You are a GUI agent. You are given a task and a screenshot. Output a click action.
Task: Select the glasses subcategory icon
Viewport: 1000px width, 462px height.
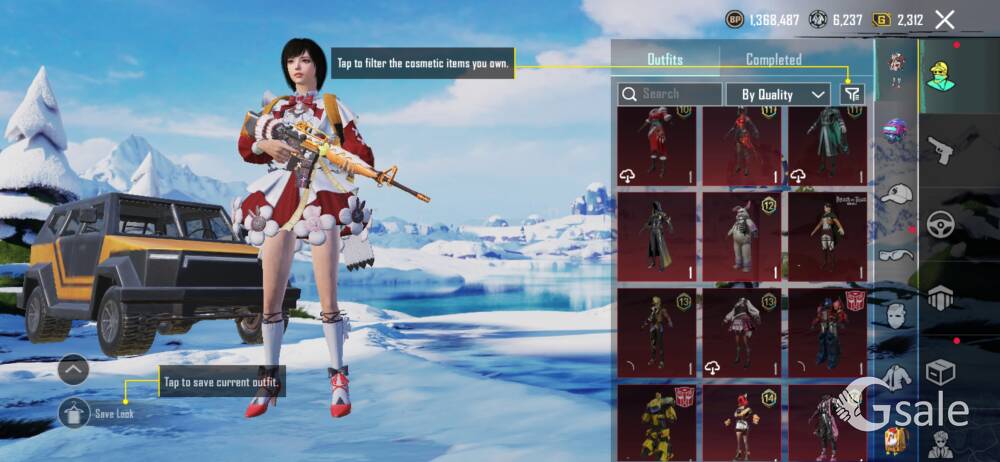[x=896, y=254]
